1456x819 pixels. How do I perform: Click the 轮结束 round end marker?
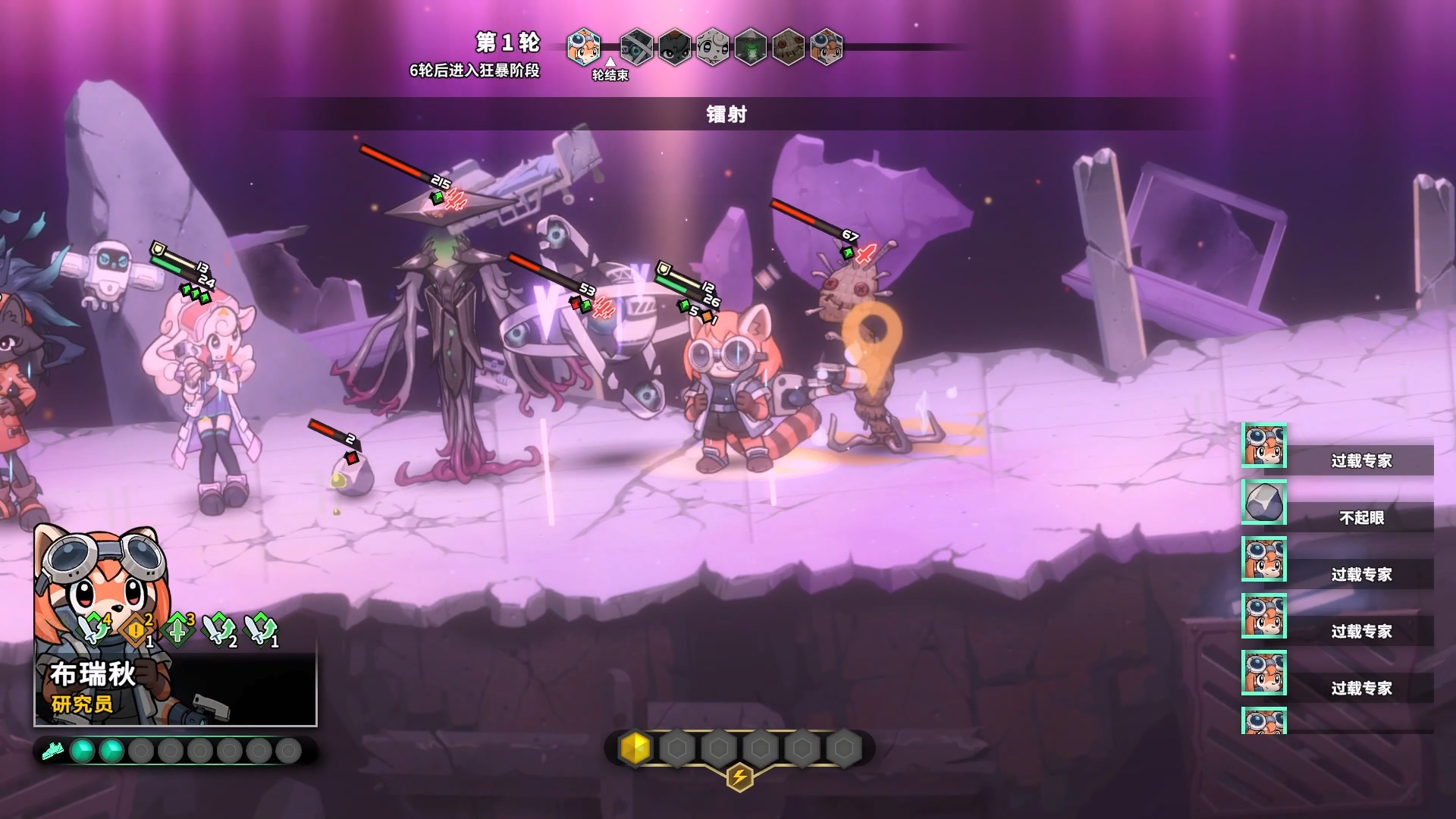pos(610,74)
